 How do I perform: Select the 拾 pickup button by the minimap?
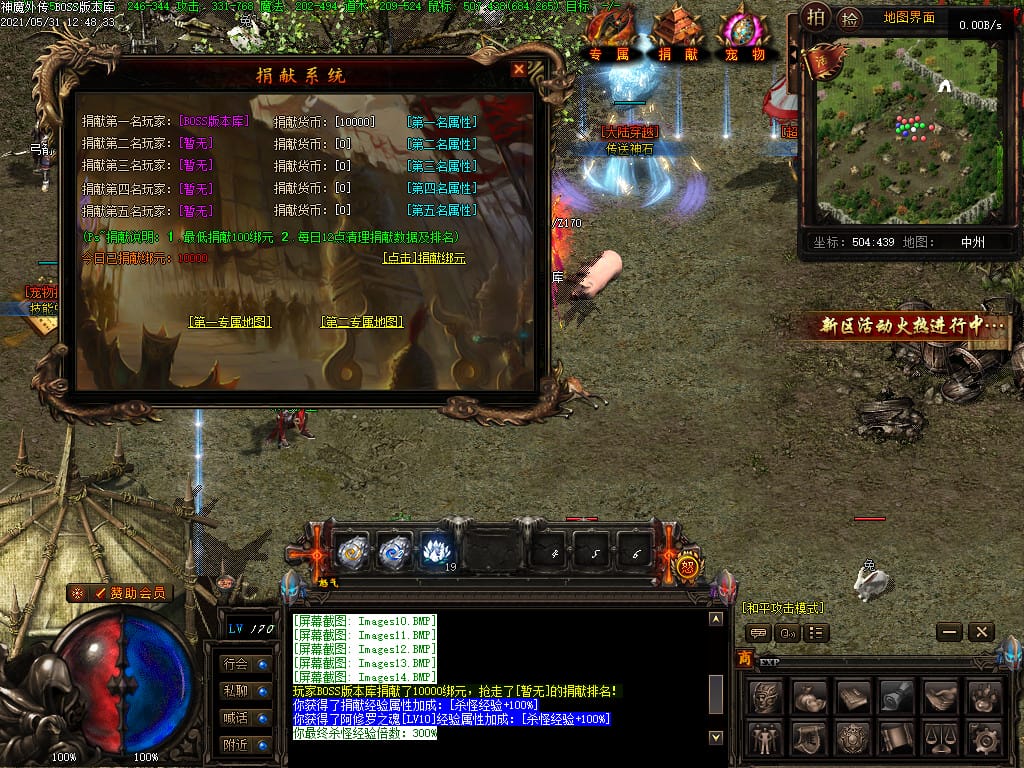pyautogui.click(x=849, y=18)
